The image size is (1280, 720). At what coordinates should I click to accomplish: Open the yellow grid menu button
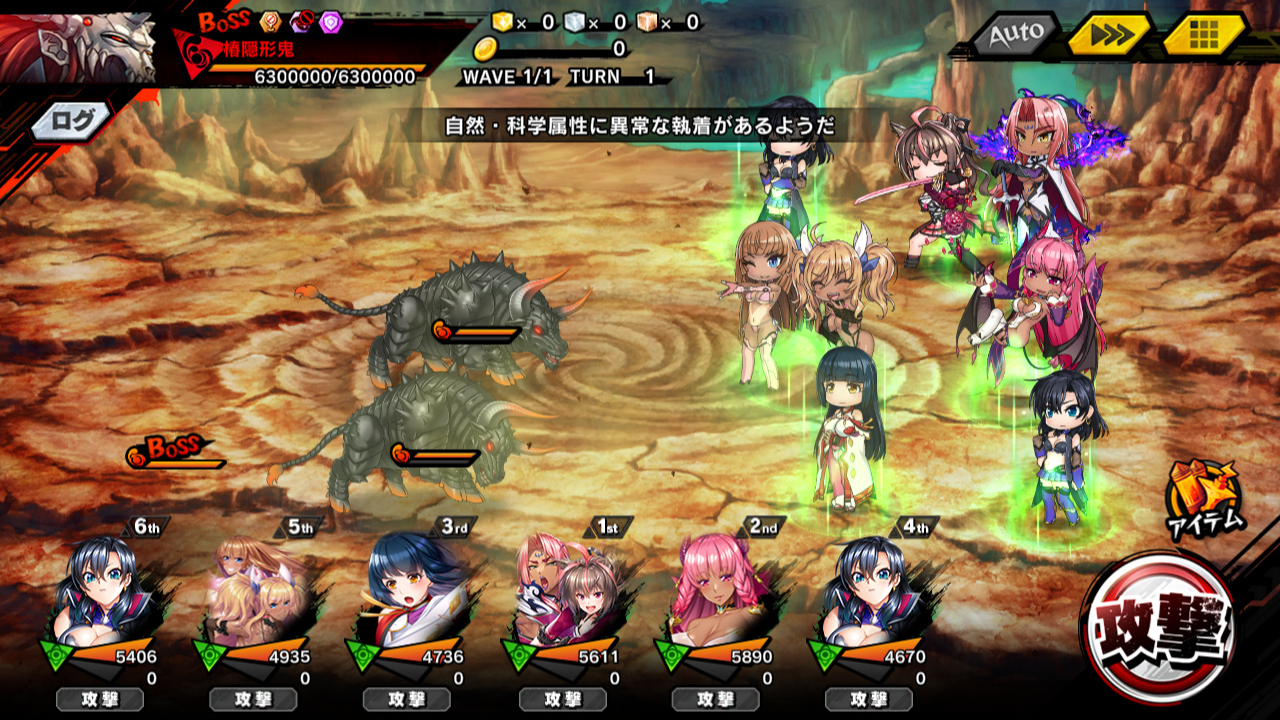[x=1203, y=36]
